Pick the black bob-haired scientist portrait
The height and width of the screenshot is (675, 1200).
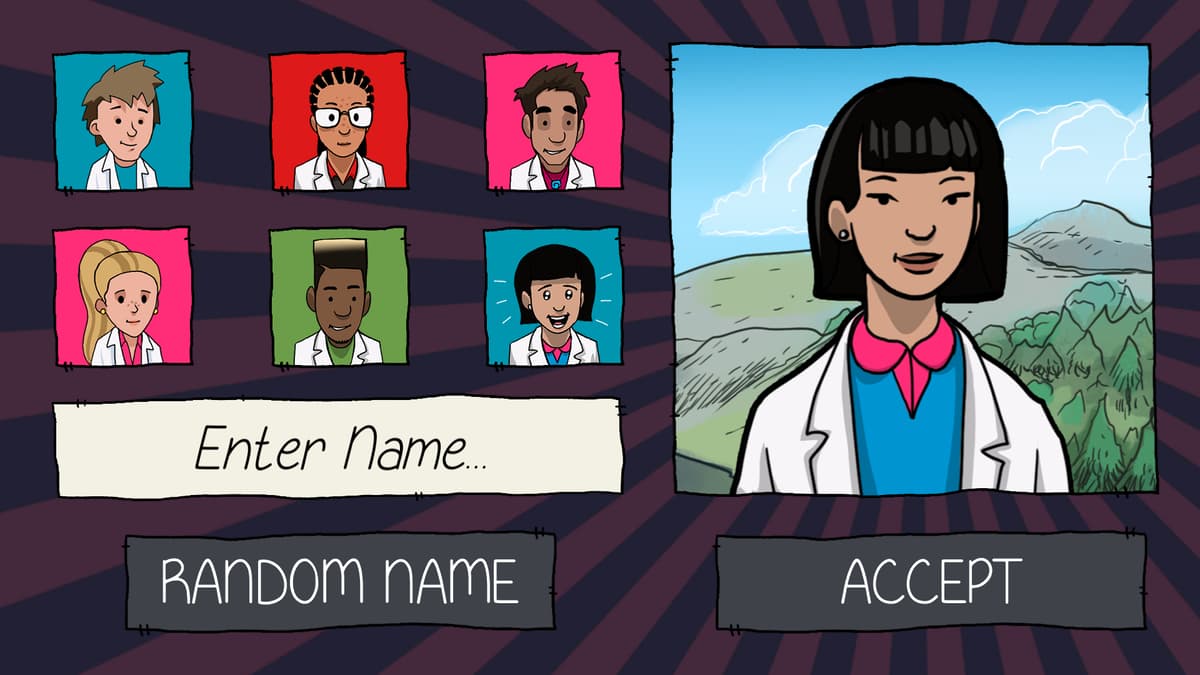click(x=553, y=296)
